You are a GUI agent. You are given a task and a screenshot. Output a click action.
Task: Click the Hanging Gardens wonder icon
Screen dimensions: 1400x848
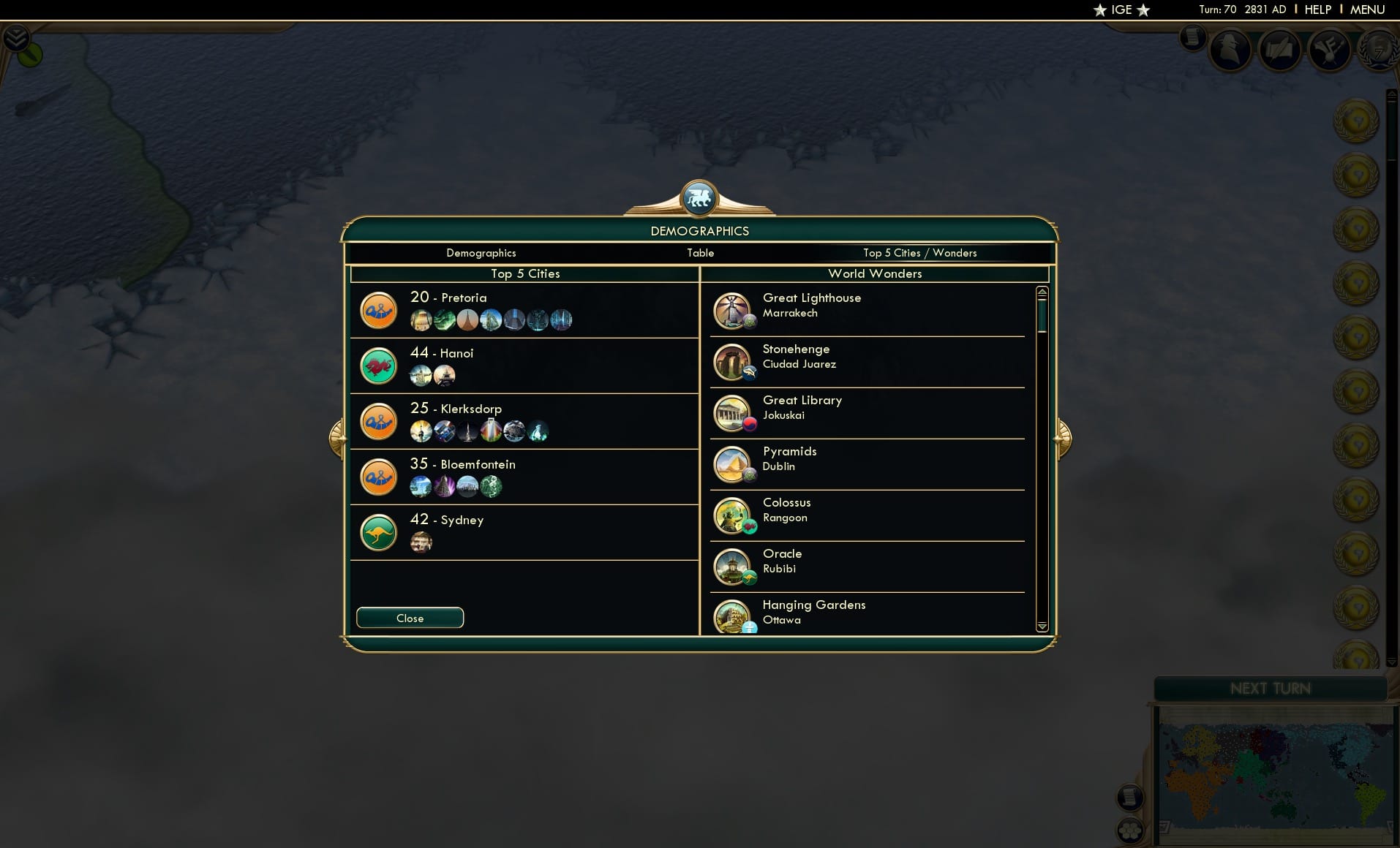point(734,617)
